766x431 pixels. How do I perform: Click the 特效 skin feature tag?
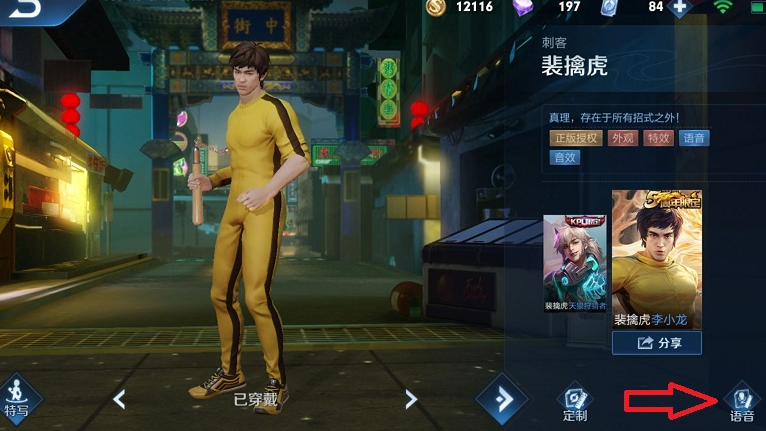[x=658, y=138]
